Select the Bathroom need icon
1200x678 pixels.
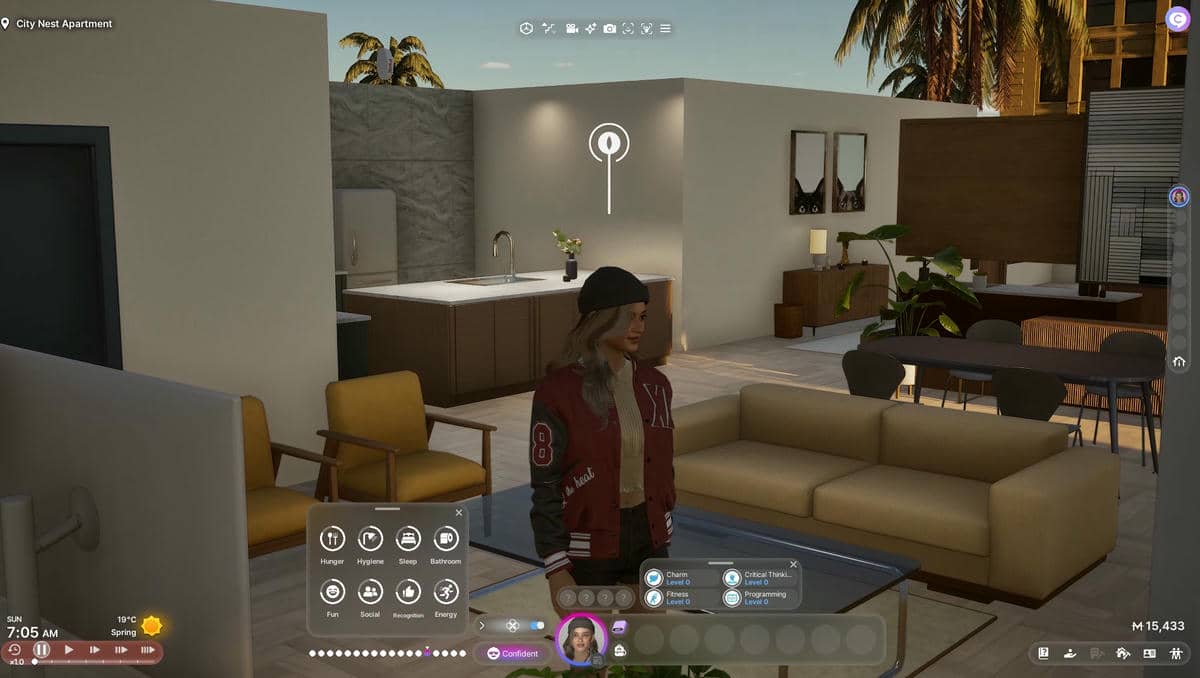click(x=446, y=539)
